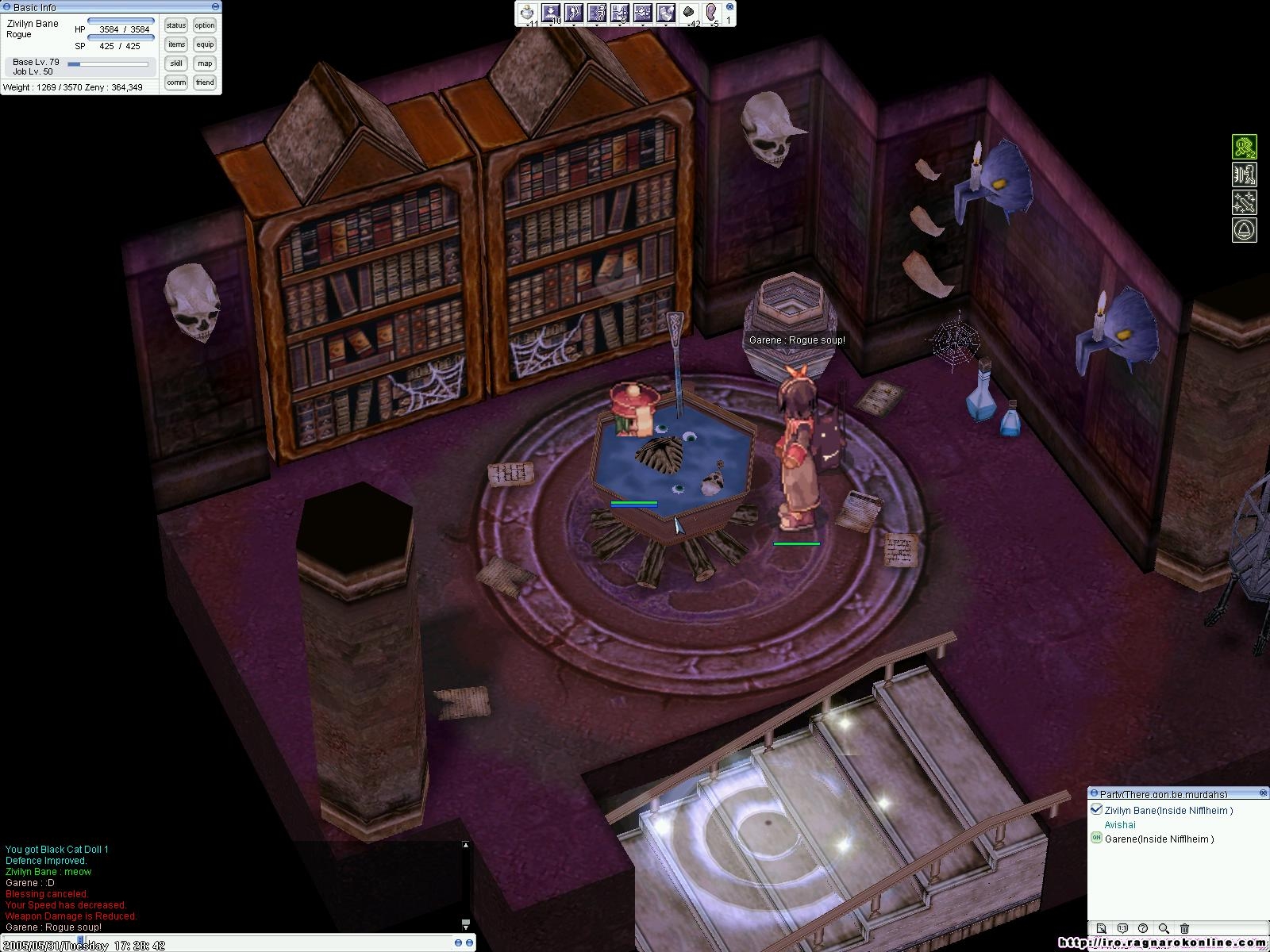This screenshot has width=1270, height=952.
Task: Open the option menu
Action: click(x=205, y=25)
